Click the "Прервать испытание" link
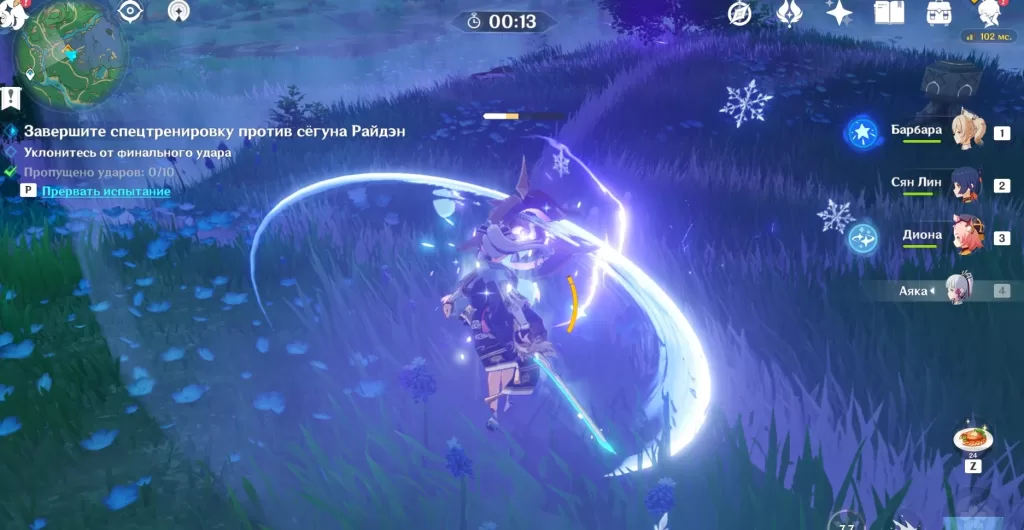This screenshot has height=530, width=1024. pyautogui.click(x=106, y=191)
